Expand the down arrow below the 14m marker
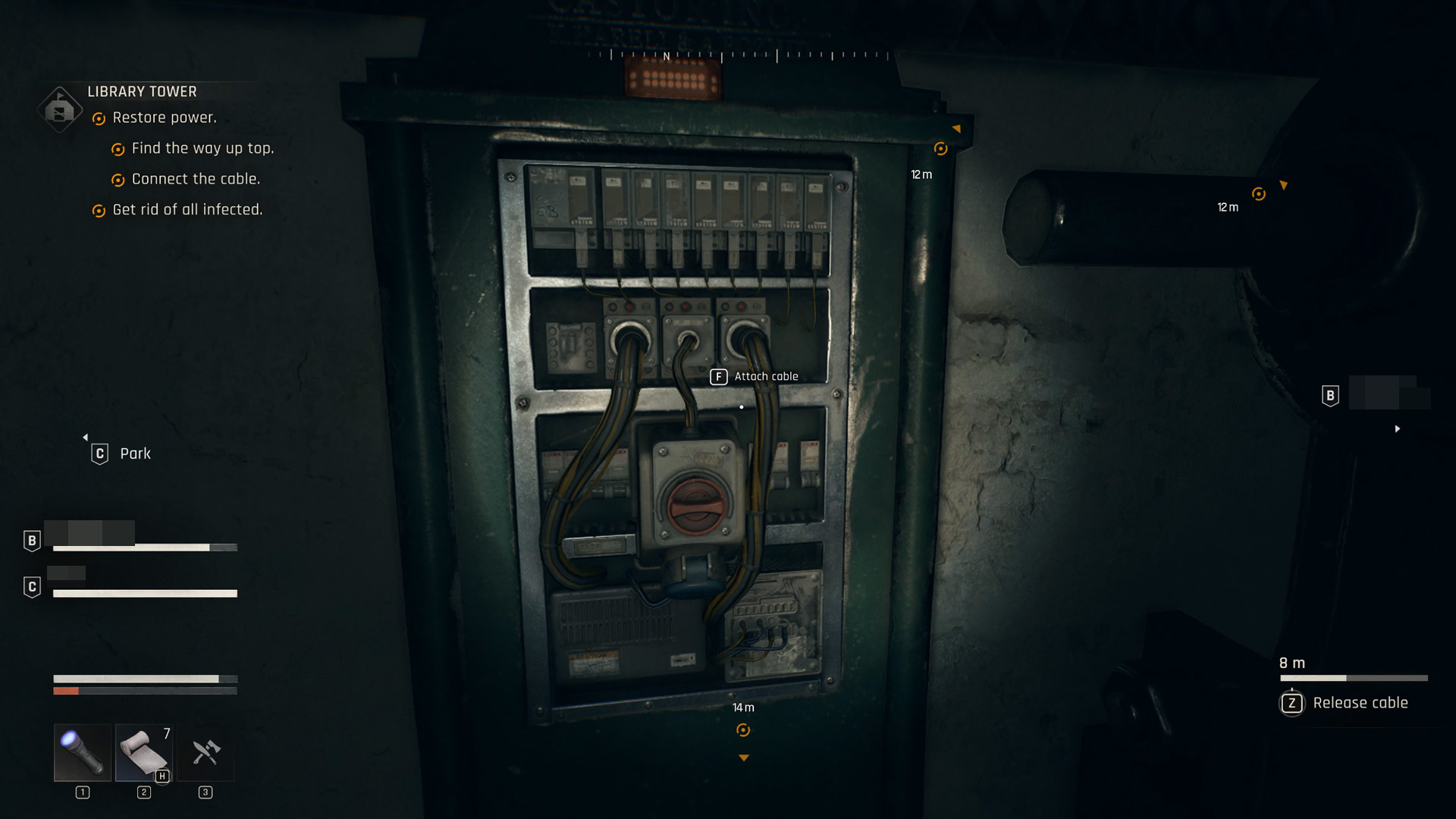This screenshot has height=819, width=1456. coord(743,757)
